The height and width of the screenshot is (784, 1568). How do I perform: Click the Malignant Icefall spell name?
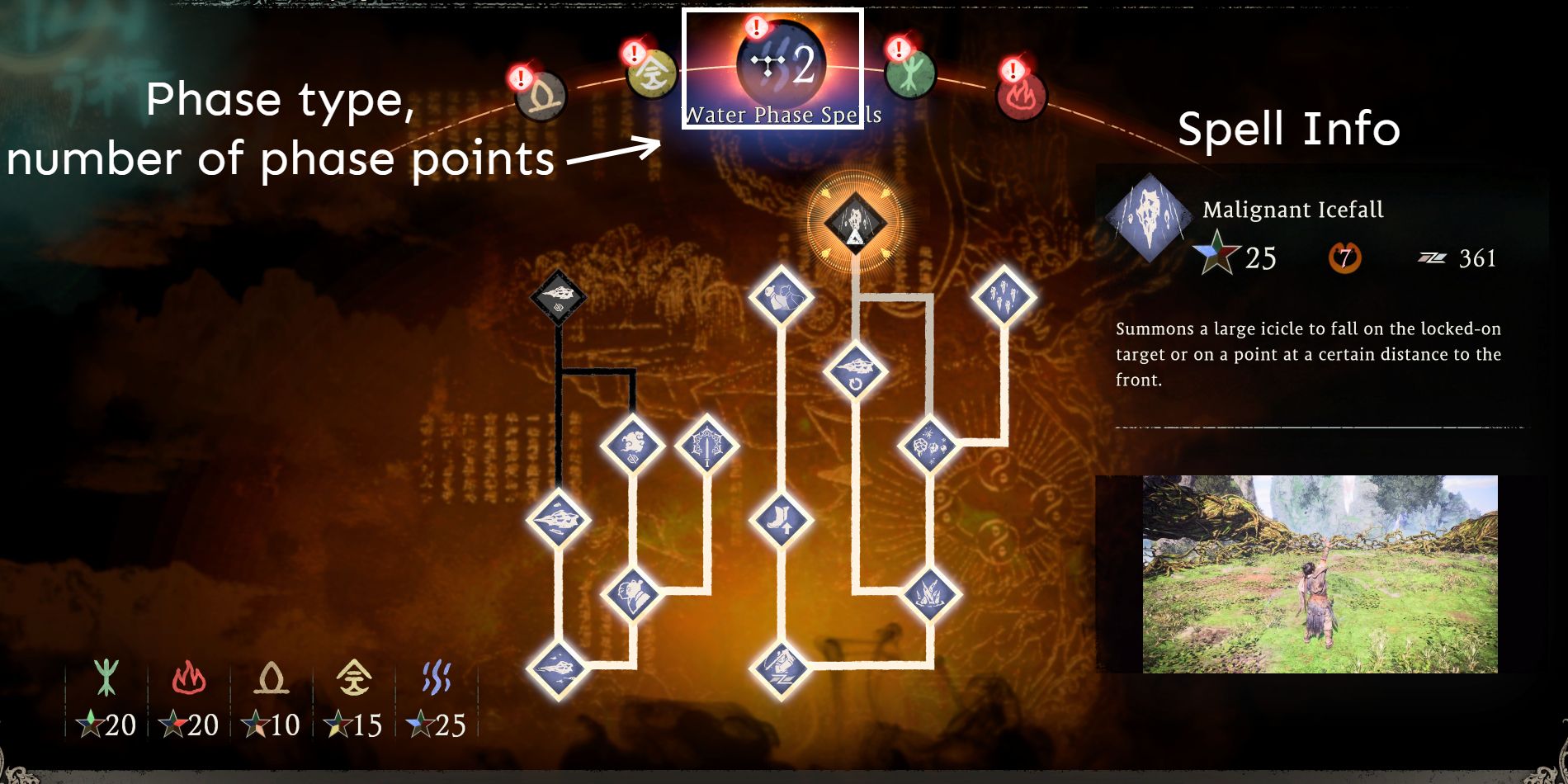pyautogui.click(x=1292, y=209)
